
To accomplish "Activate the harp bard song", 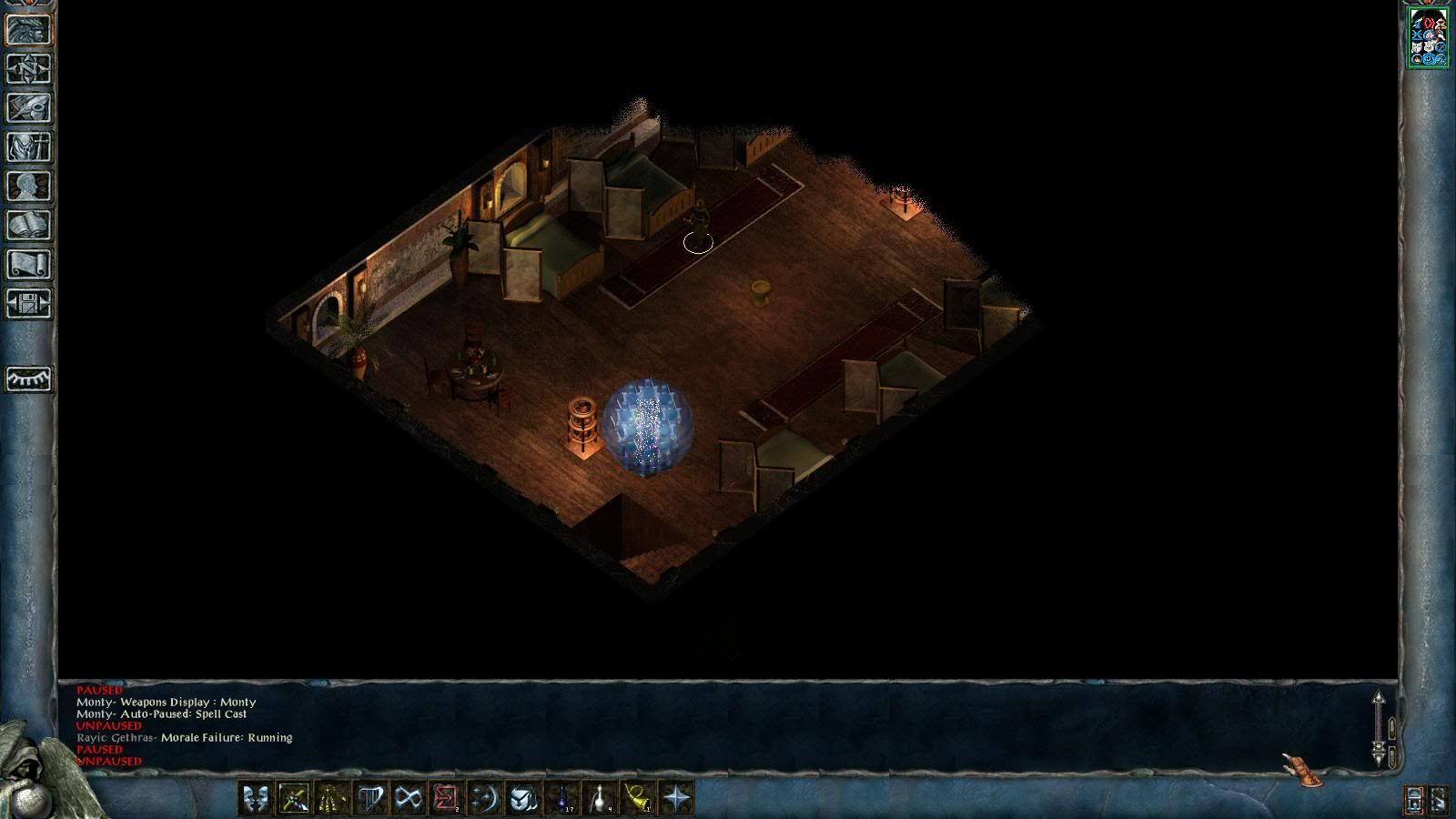I will [369, 798].
